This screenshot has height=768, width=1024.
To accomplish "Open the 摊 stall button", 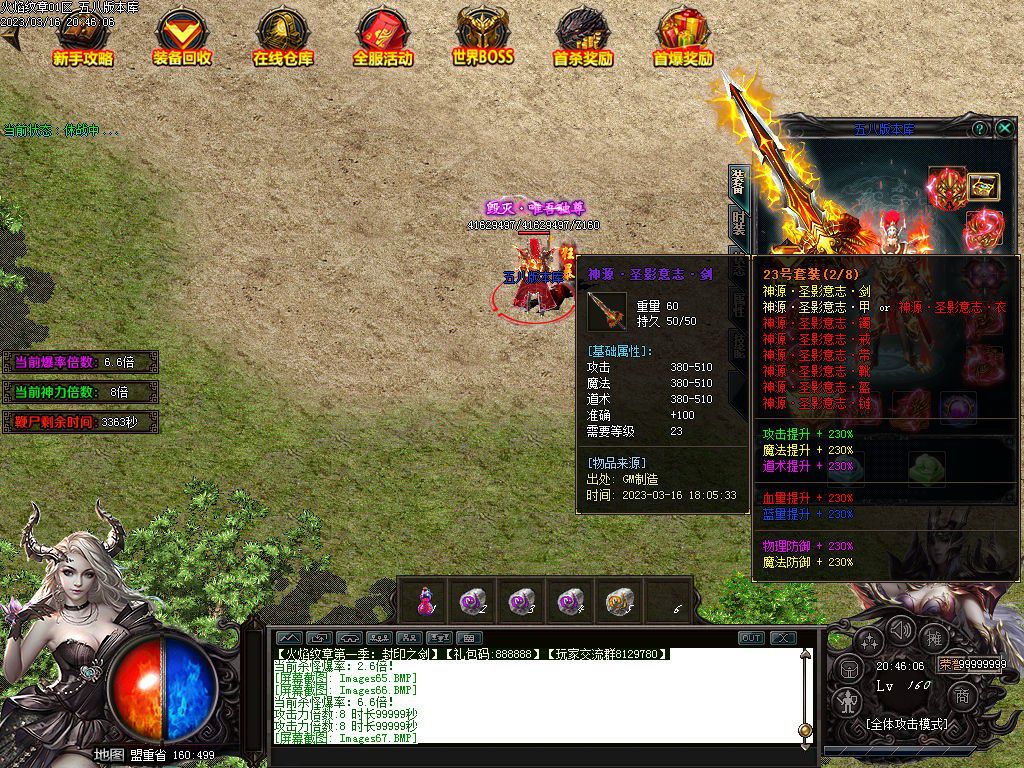I will 934,638.
